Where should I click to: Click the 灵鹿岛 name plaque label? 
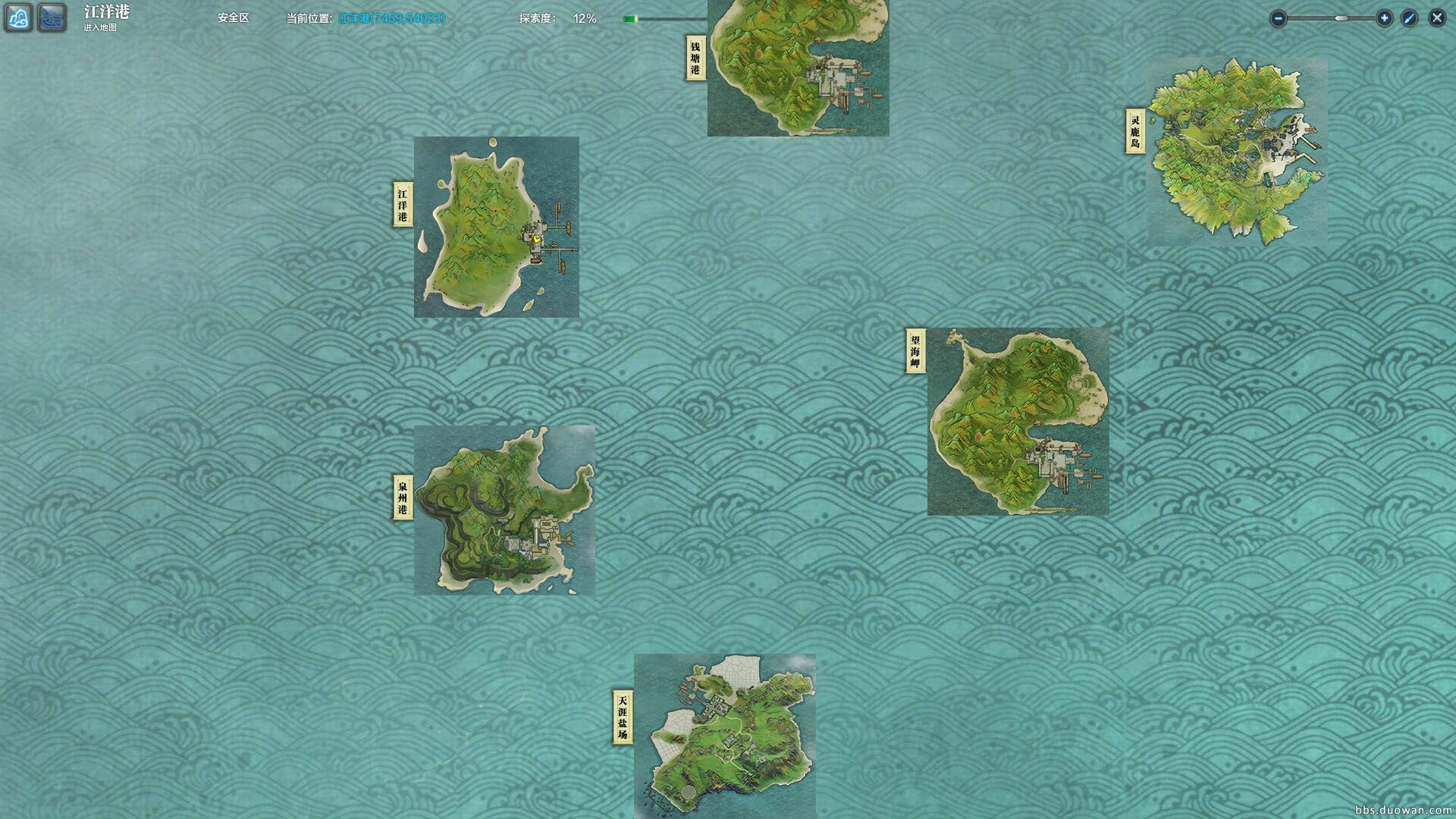(x=1135, y=130)
